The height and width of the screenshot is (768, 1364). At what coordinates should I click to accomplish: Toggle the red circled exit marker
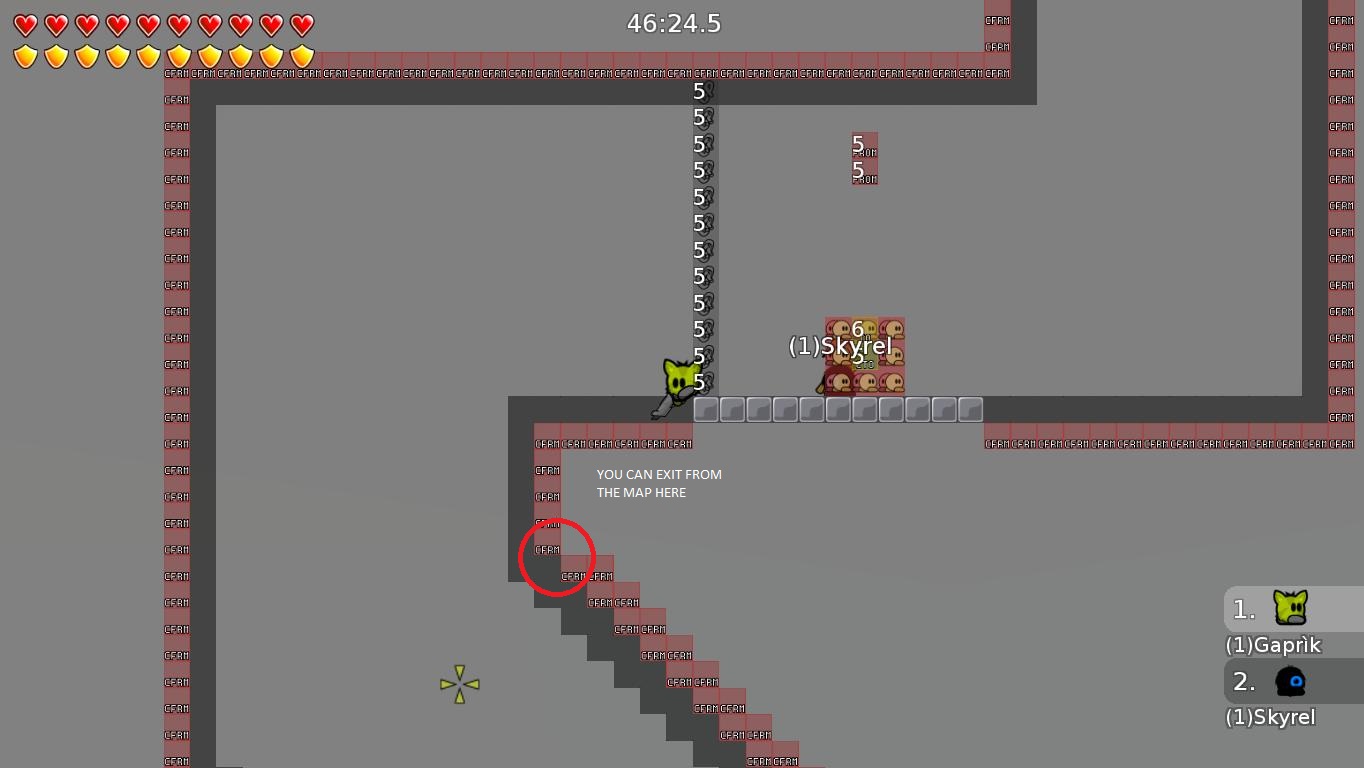click(557, 557)
